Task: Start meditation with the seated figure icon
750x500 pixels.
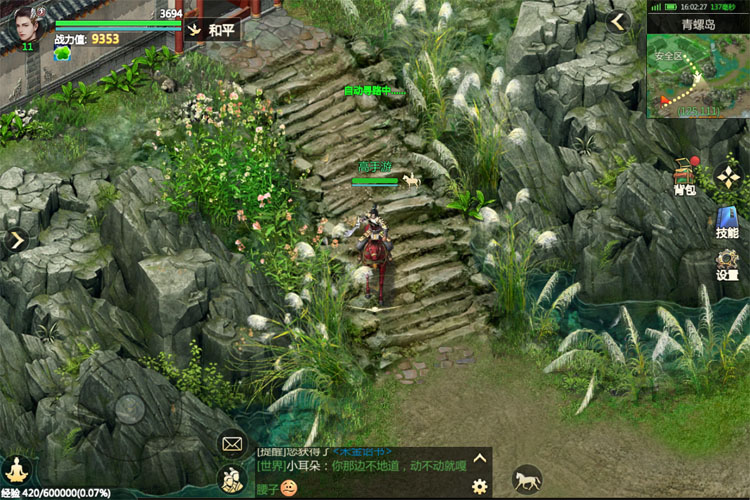Action: [16, 469]
